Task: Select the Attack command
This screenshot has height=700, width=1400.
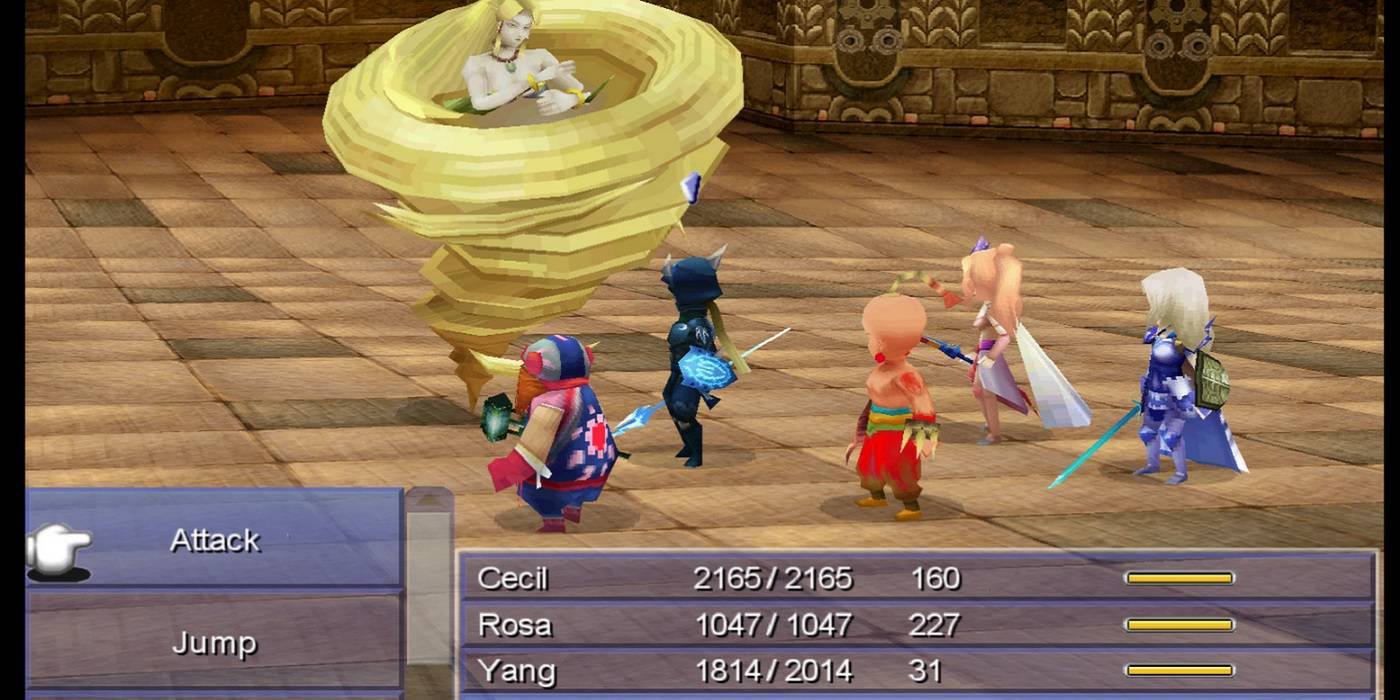Action: [215, 540]
